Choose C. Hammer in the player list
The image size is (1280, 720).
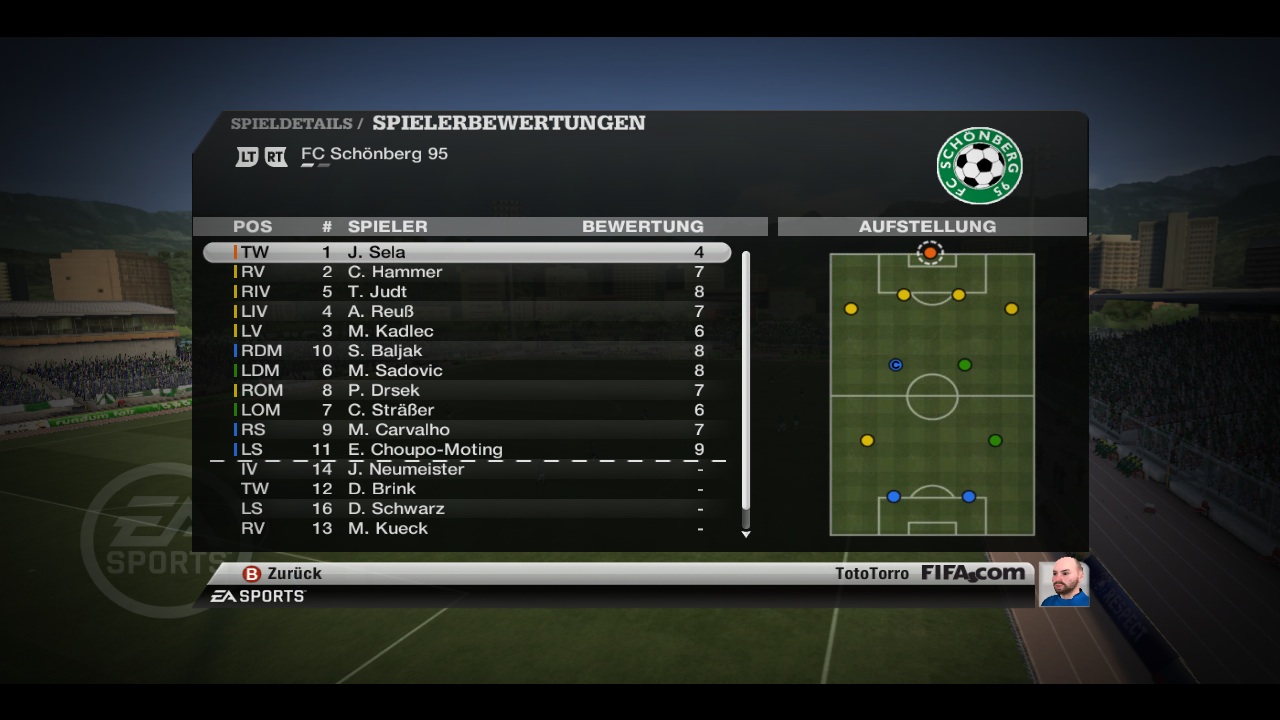(x=466, y=272)
